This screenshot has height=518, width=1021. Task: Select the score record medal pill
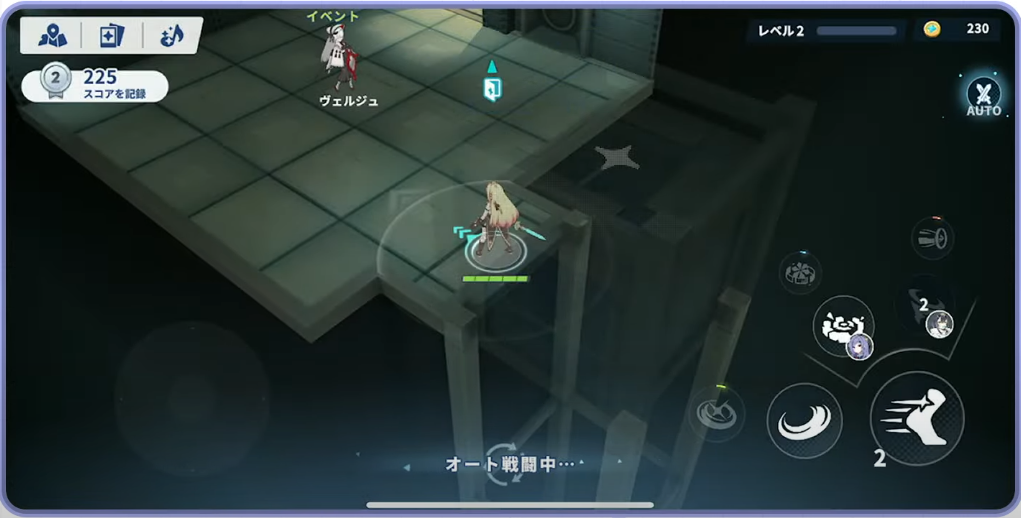[94, 84]
